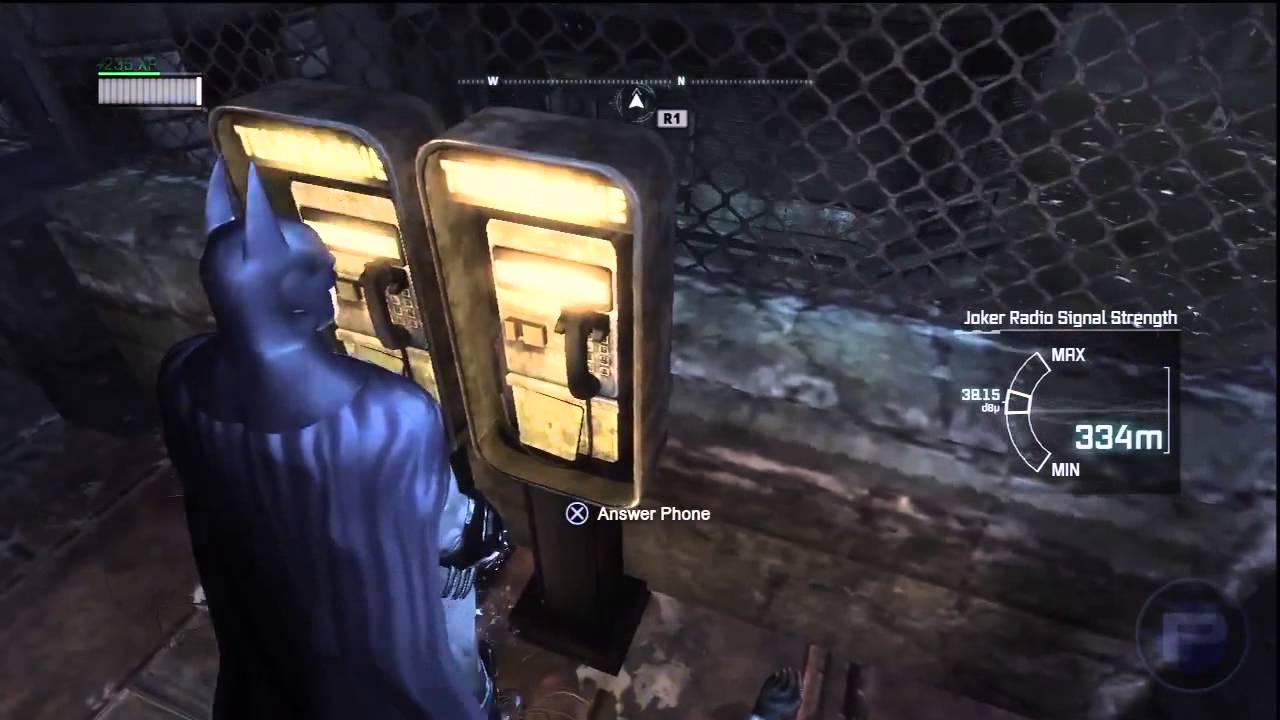This screenshot has width=1280, height=720.
Task: Select the Joker Radio Signal Strength header
Action: point(1068,318)
